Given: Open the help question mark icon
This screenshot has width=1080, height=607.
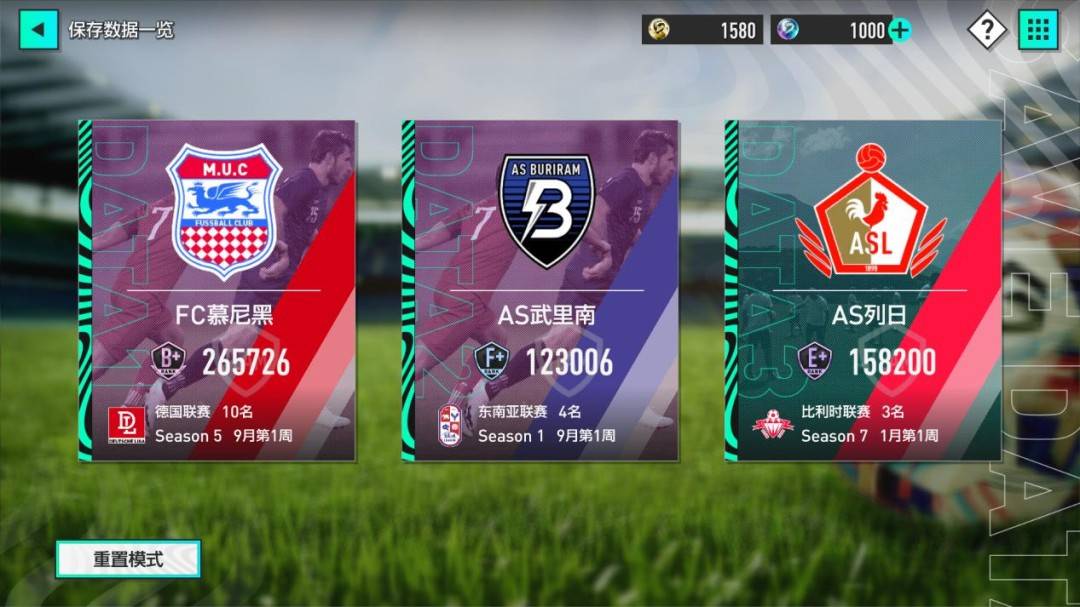Looking at the screenshot, I should coord(986,30).
